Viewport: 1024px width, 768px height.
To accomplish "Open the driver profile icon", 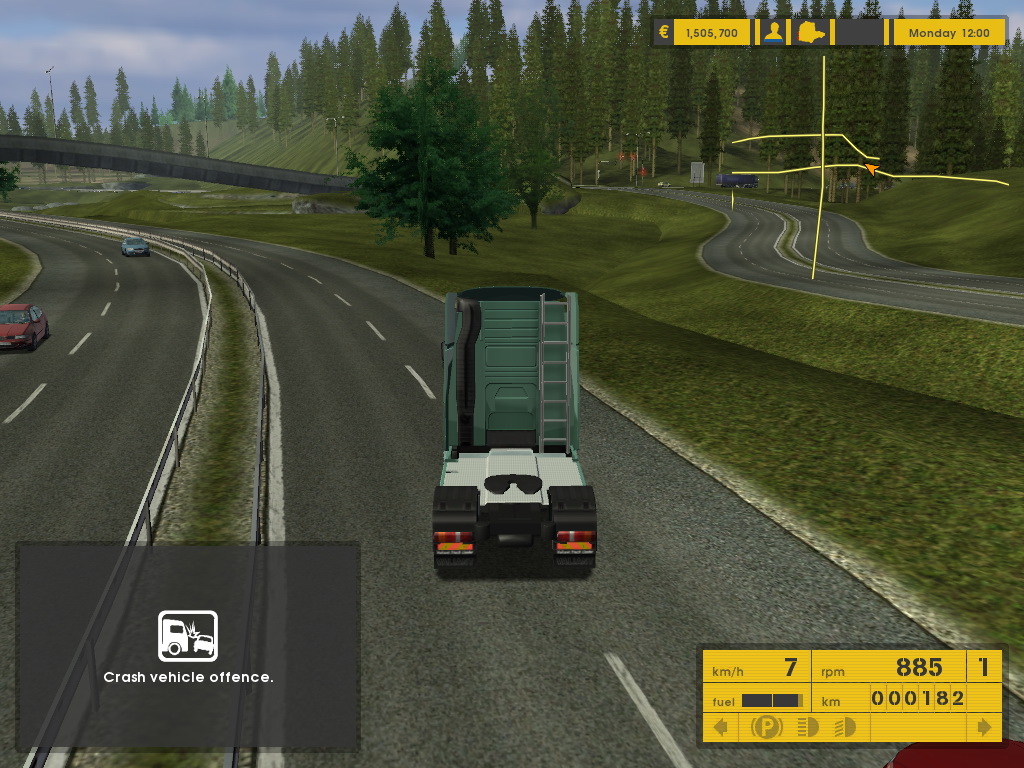I will click(x=773, y=32).
